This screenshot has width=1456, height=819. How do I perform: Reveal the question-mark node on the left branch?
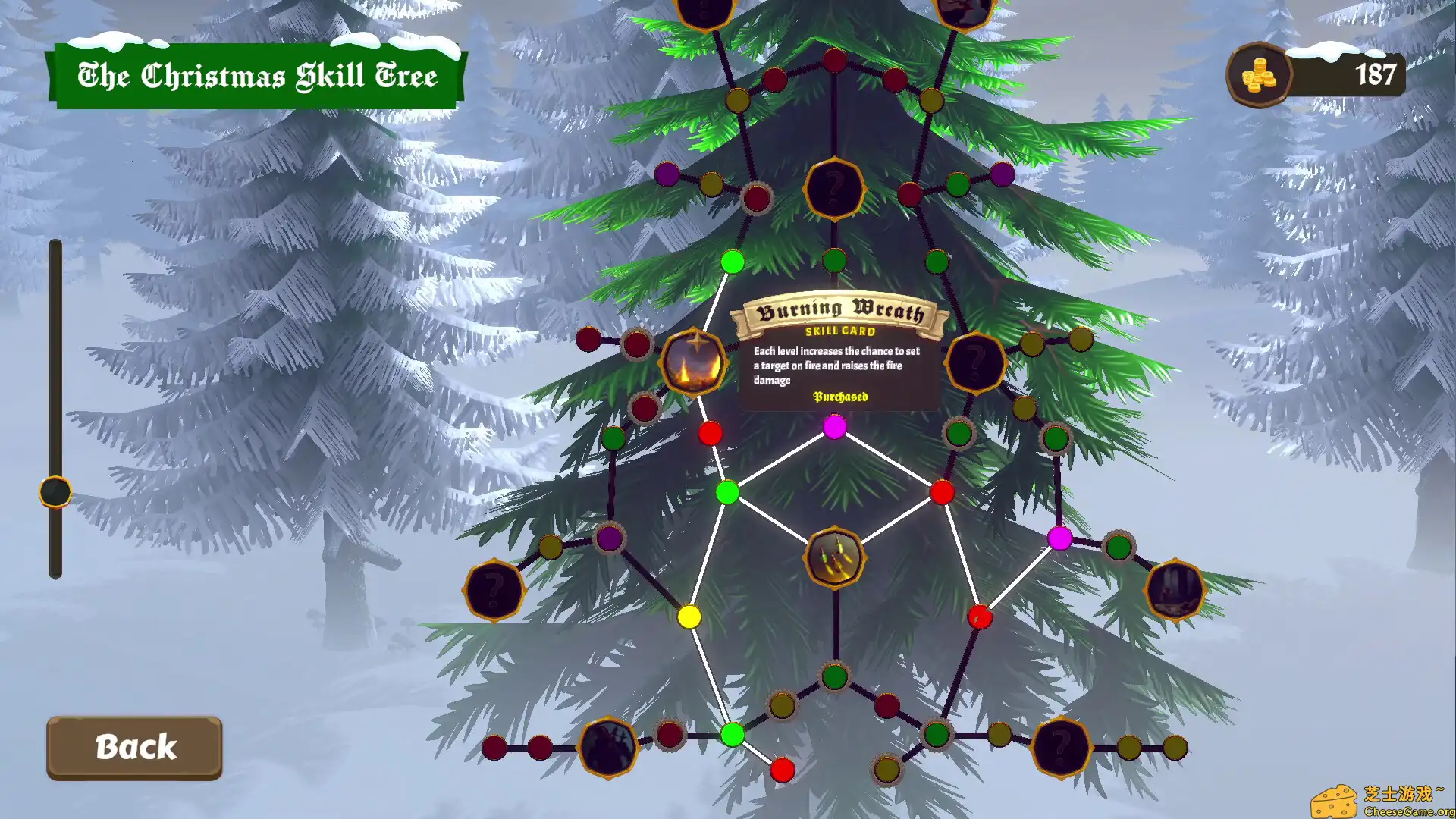point(494,591)
